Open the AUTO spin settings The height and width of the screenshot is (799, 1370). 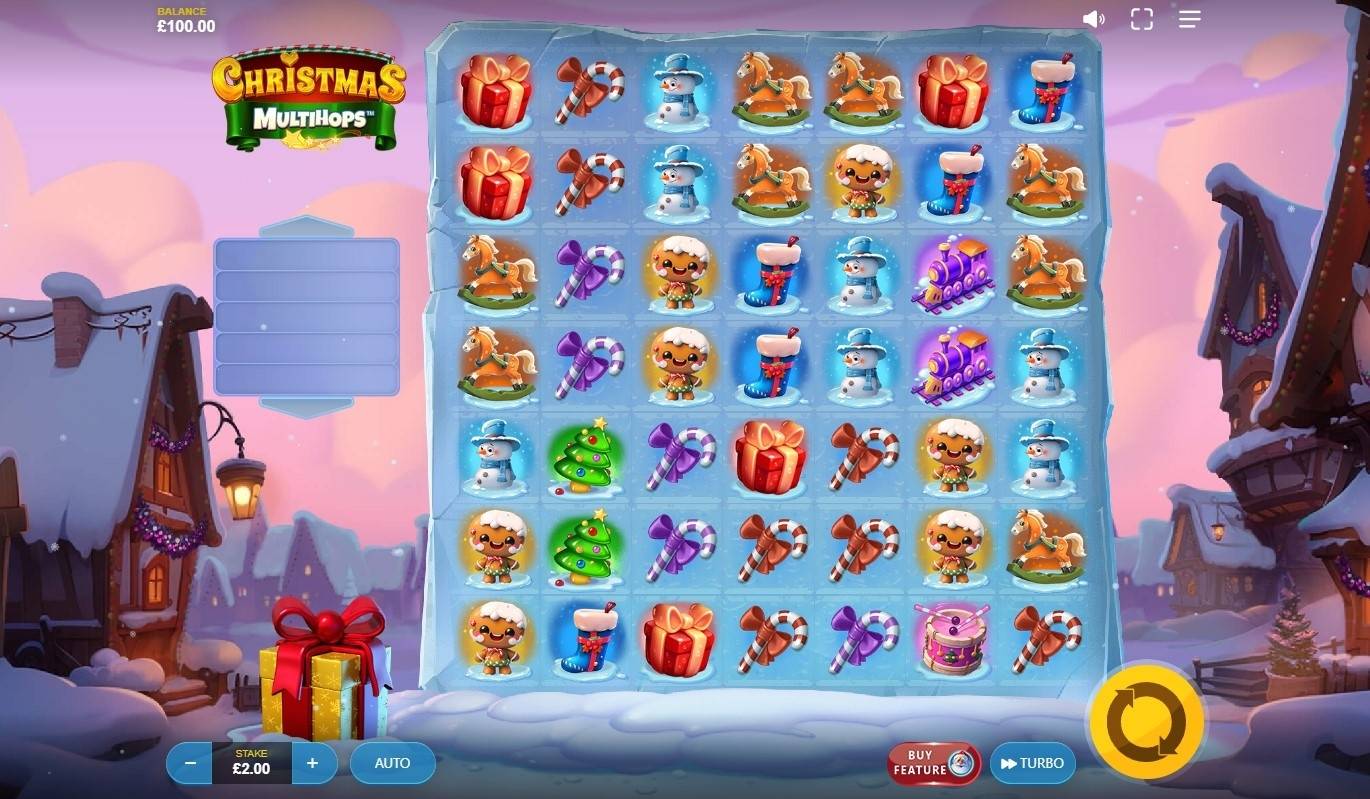pyautogui.click(x=392, y=762)
